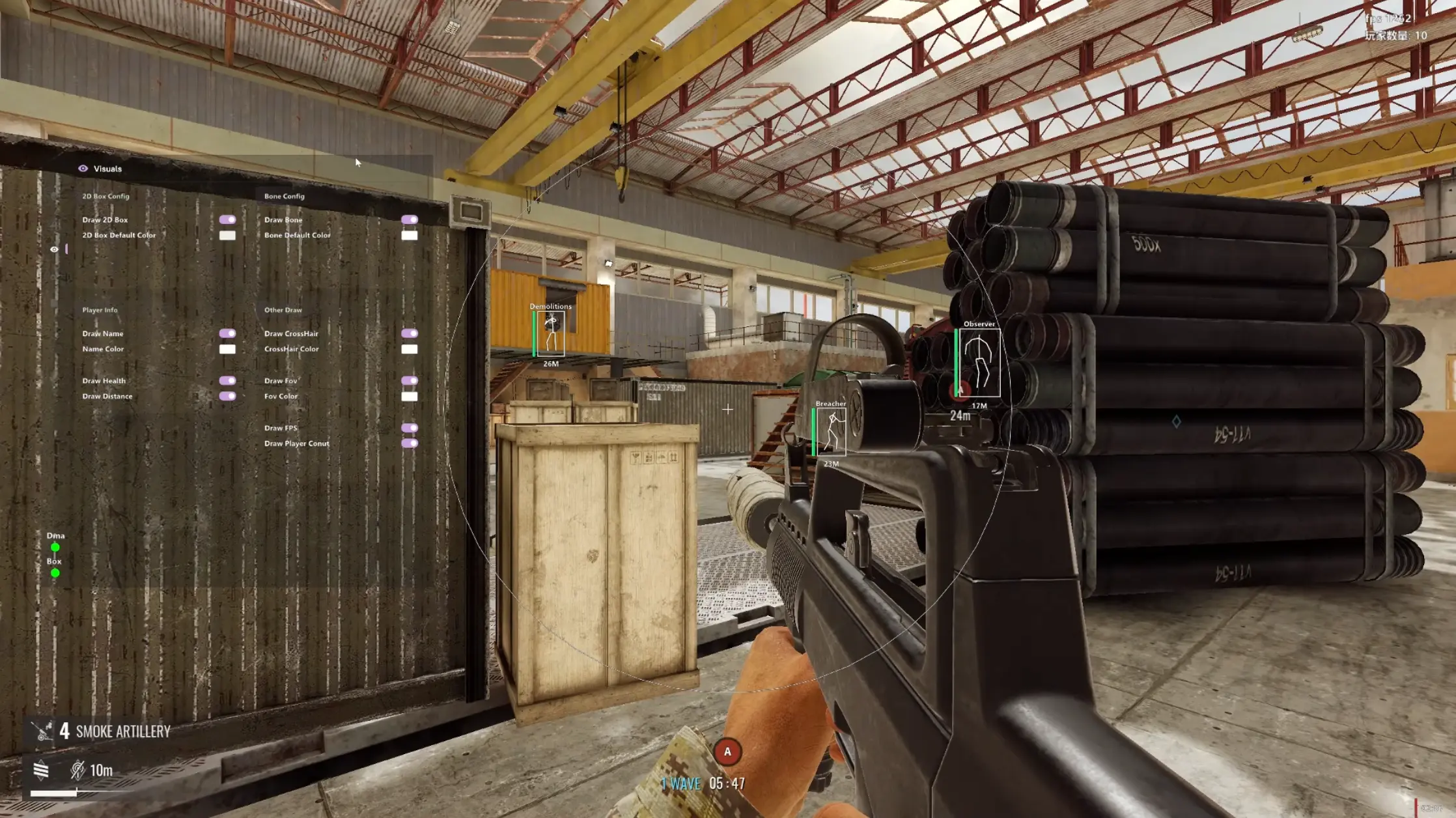Viewport: 1456px width, 818px height.
Task: Switch off the Draw Name toggle
Action: click(227, 333)
